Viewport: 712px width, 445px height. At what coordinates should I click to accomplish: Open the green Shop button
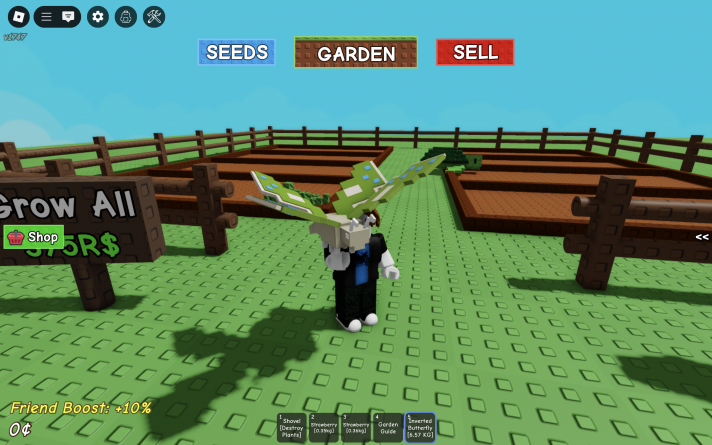coord(34,237)
